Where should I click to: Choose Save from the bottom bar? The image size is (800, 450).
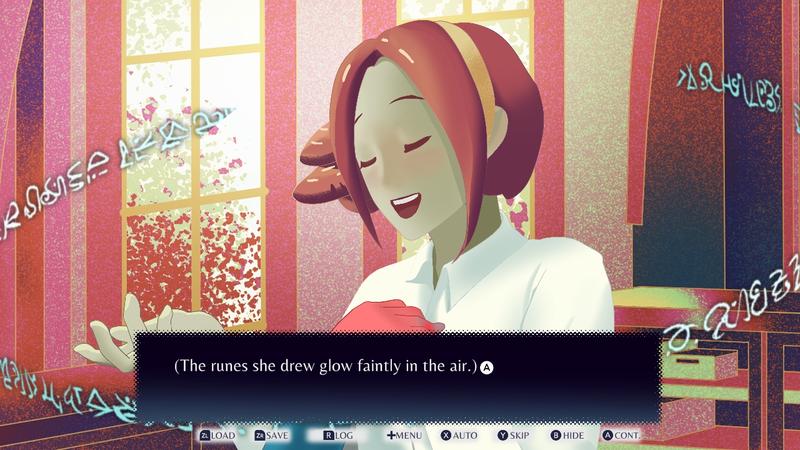[x=272, y=436]
